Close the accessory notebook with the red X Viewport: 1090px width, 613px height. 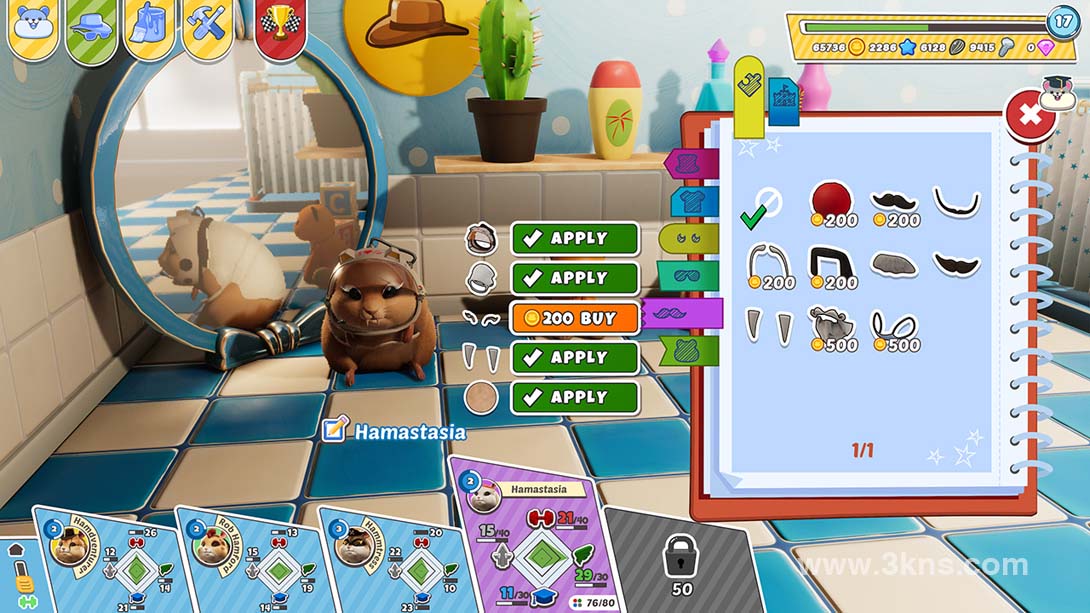tap(1030, 115)
